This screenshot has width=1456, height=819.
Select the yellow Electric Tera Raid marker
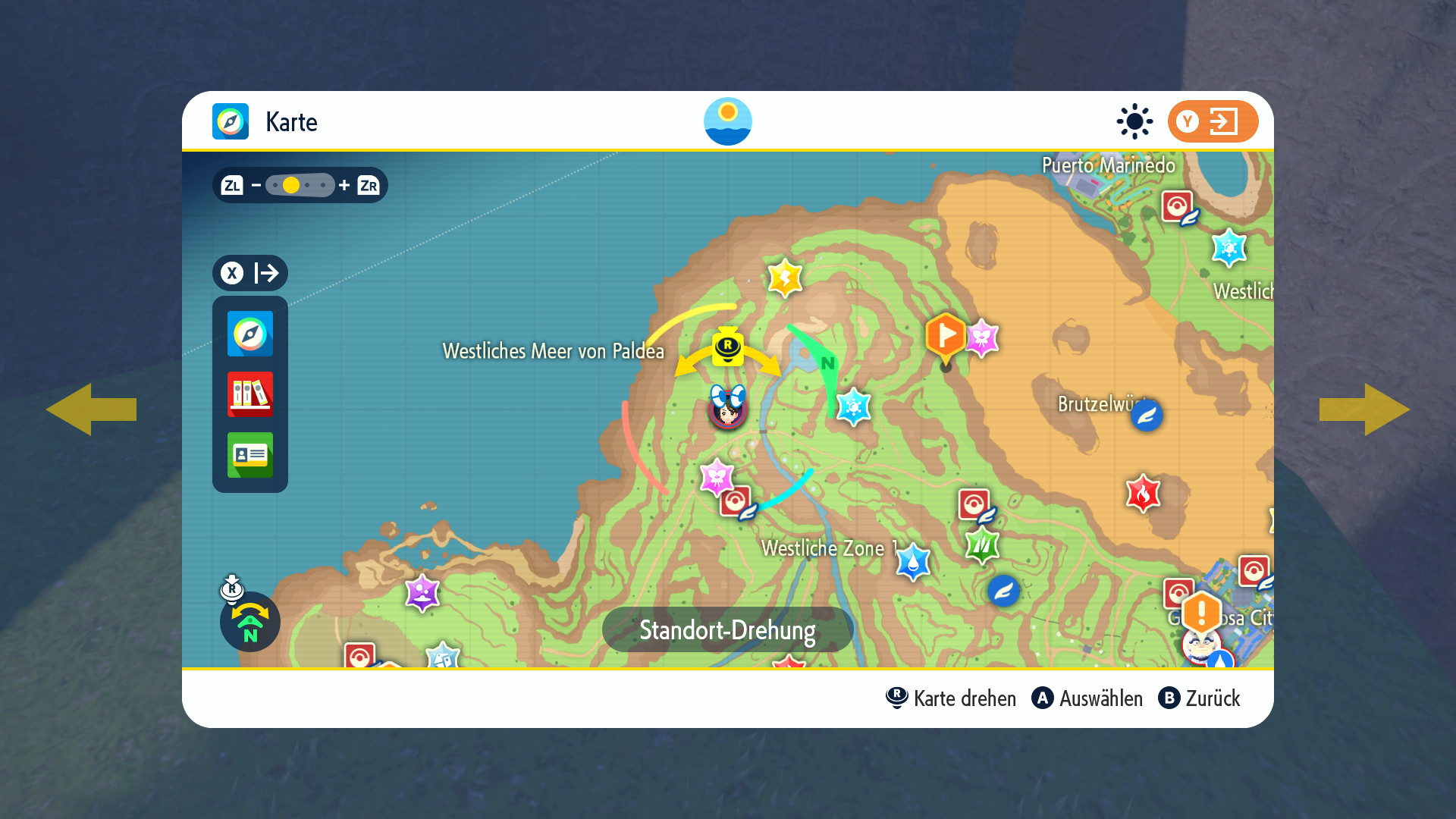click(x=785, y=278)
